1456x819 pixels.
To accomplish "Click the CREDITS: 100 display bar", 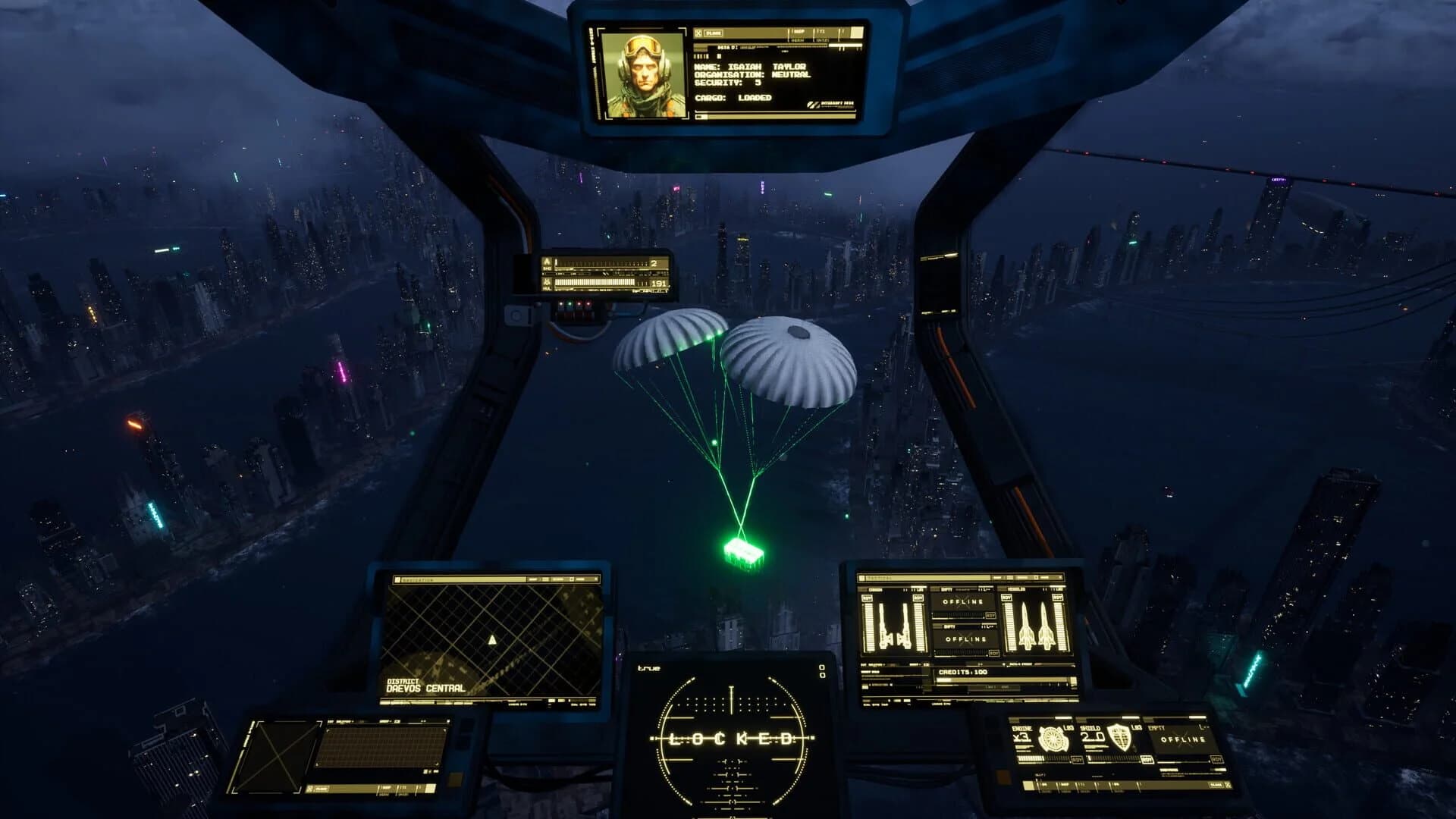I will coord(963,672).
